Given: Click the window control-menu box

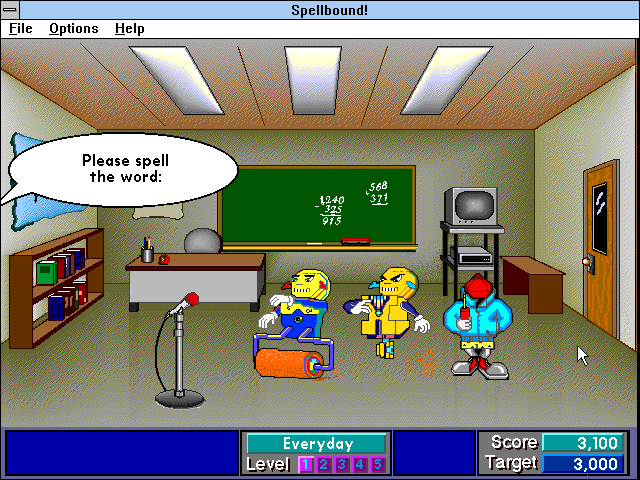Looking at the screenshot, I should (11, 9).
